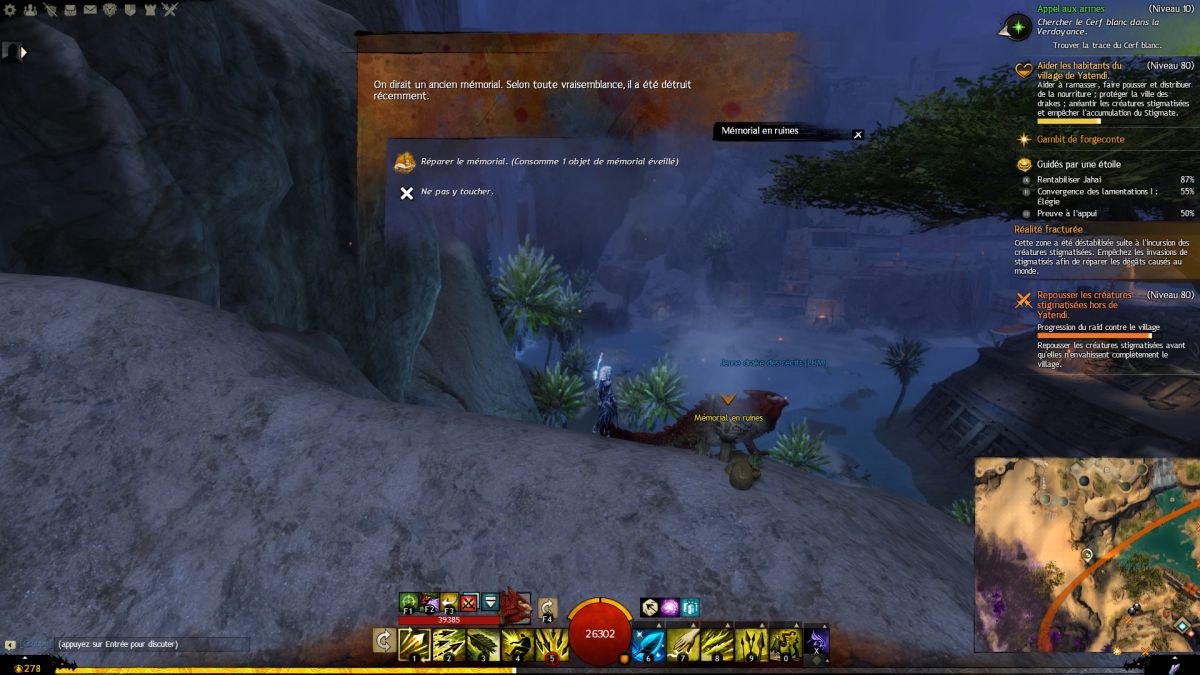1200x675 pixels.
Task: Open the Black Lion lion-head icon
Action: [x=111, y=10]
